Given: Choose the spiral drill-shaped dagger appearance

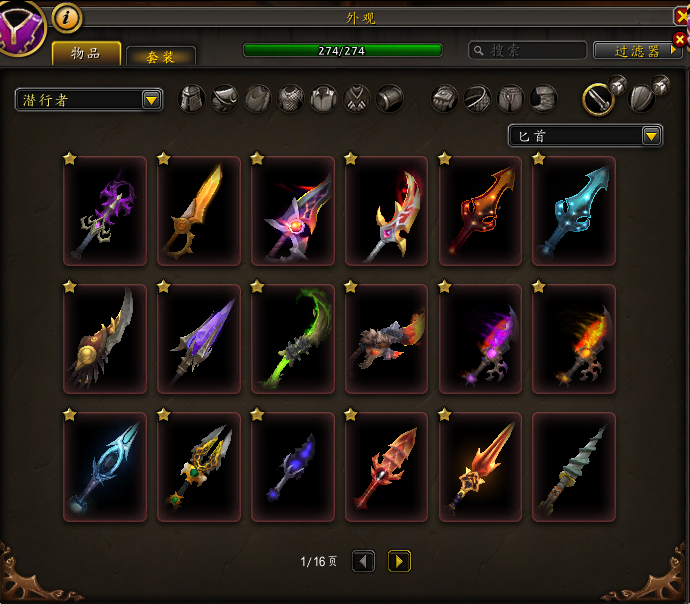Looking at the screenshot, I should (x=574, y=467).
